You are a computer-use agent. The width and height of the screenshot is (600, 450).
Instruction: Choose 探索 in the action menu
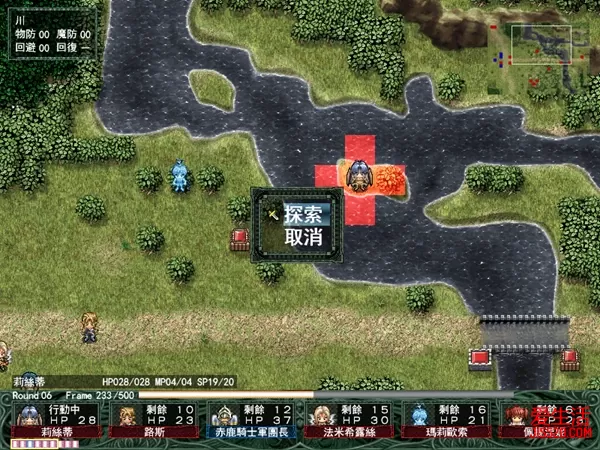pyautogui.click(x=303, y=214)
